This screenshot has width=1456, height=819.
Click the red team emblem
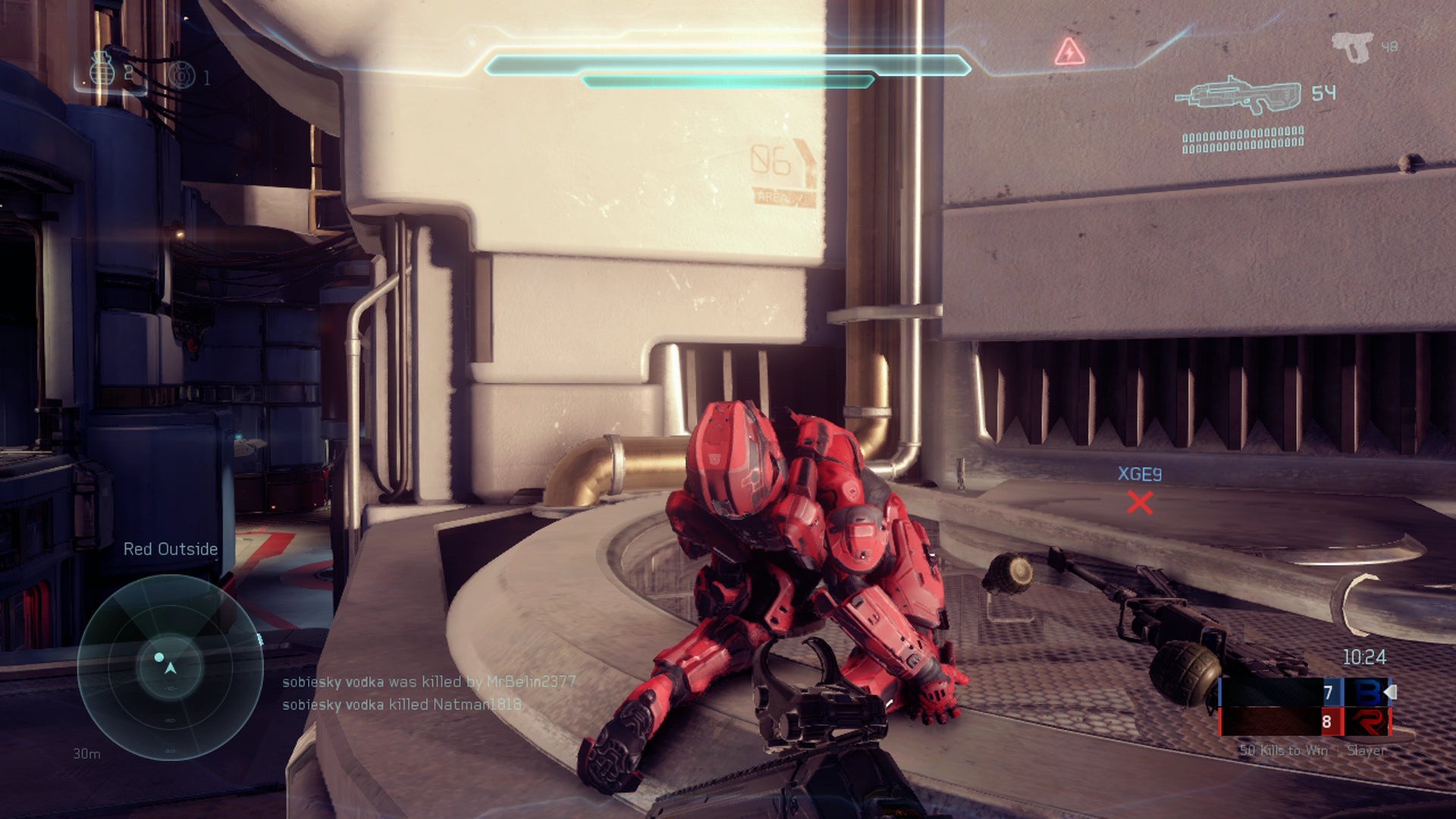1368,722
